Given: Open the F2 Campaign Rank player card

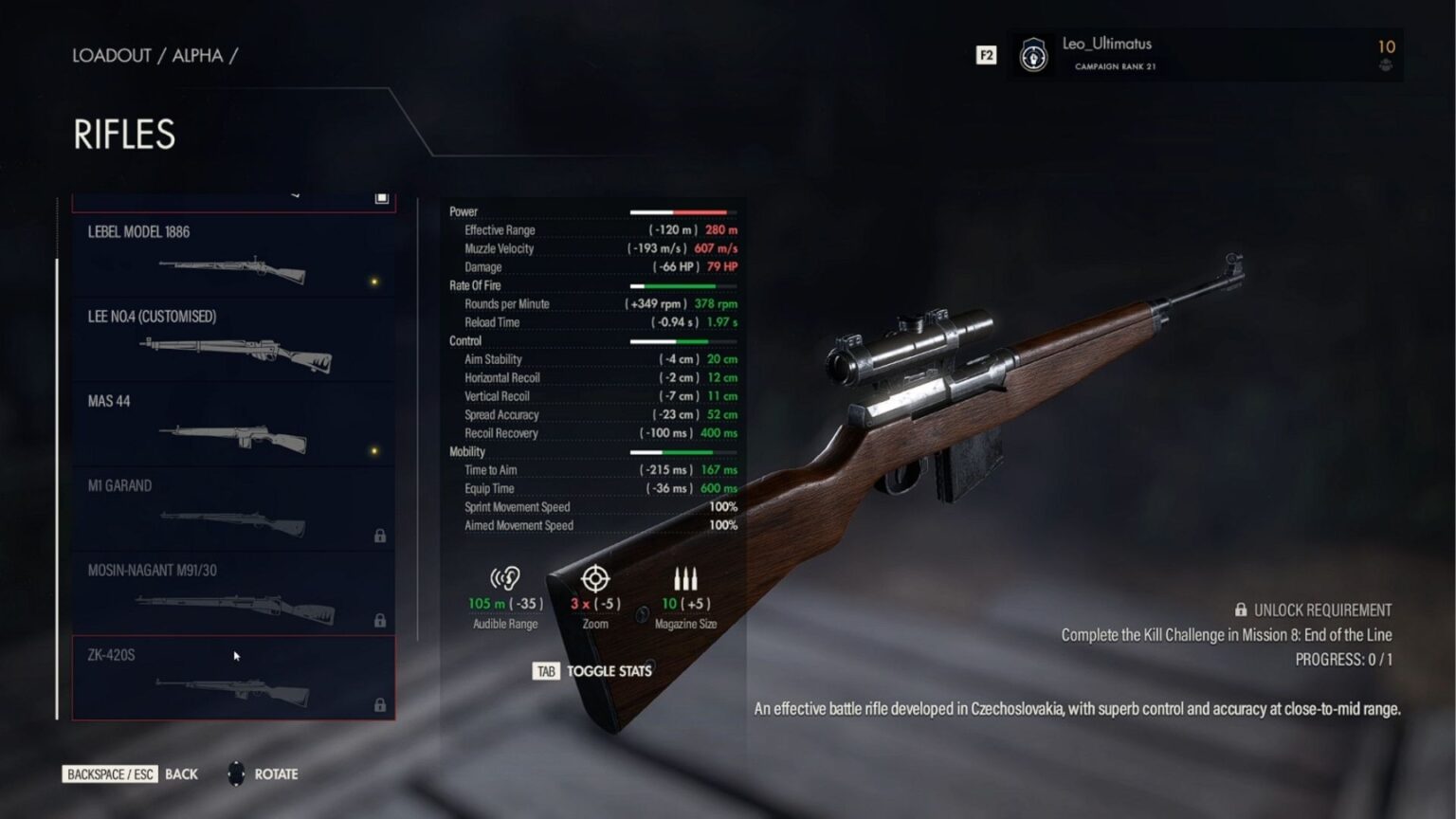Looking at the screenshot, I should (986, 55).
